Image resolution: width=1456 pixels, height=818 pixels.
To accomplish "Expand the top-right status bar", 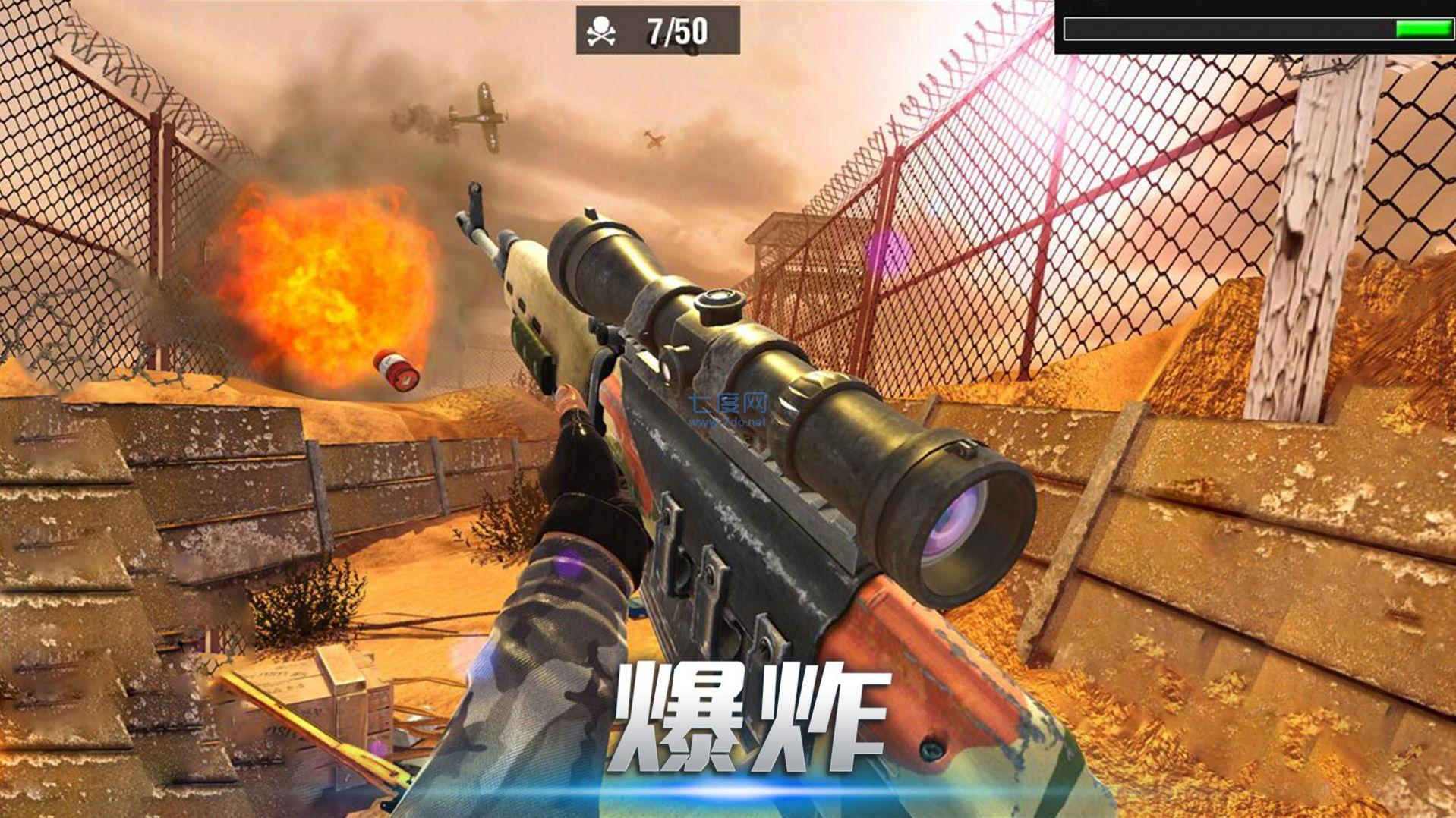I will point(1260,29).
